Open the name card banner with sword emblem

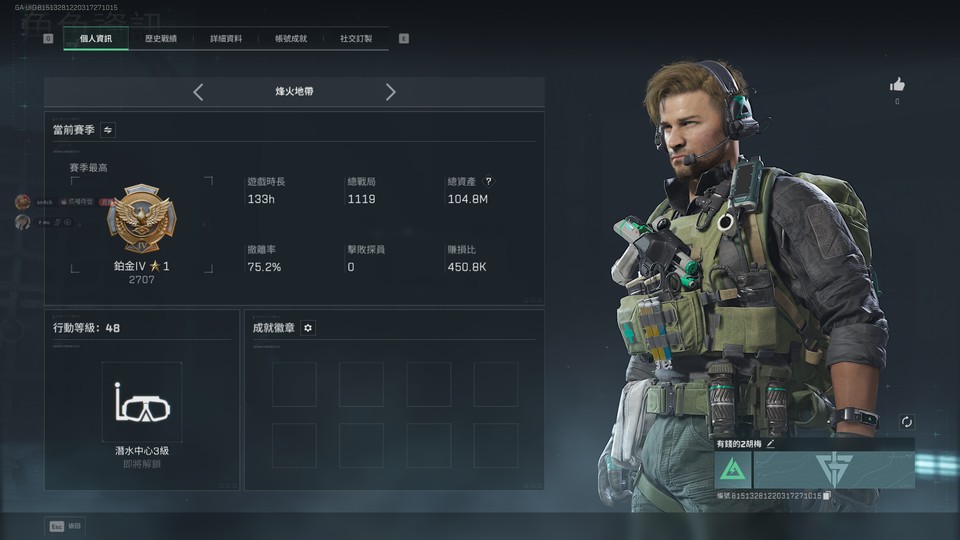(833, 470)
